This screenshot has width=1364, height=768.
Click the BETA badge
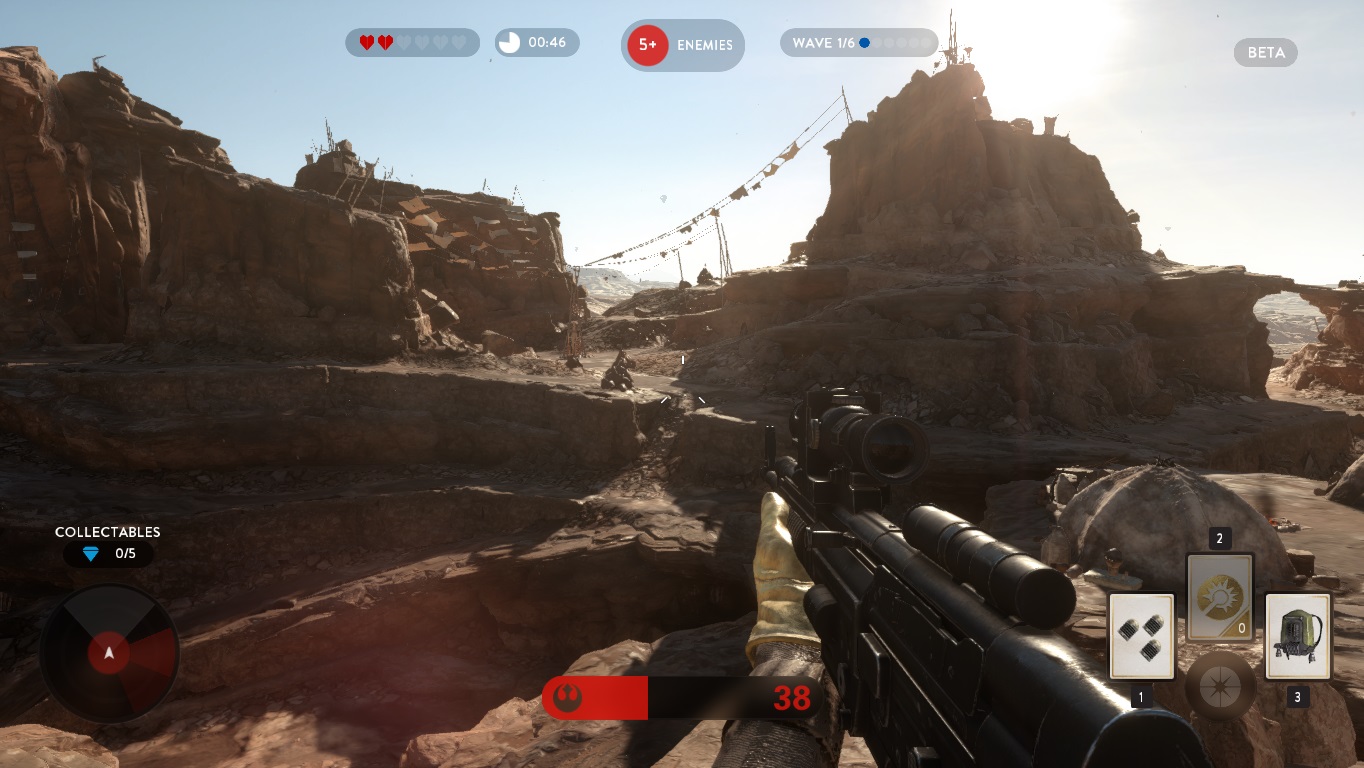click(1265, 53)
